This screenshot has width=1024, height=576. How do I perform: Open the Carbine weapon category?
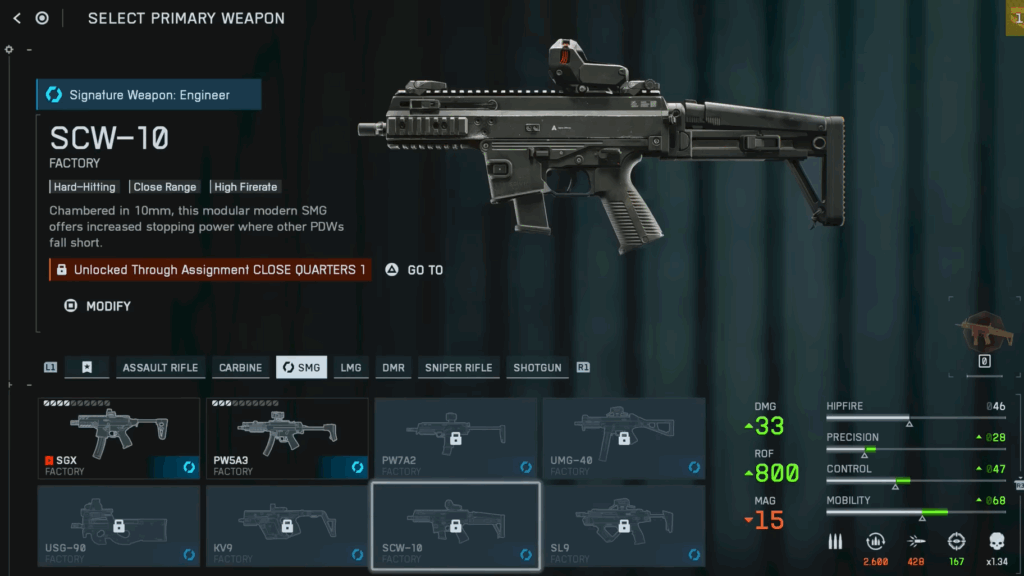[240, 367]
